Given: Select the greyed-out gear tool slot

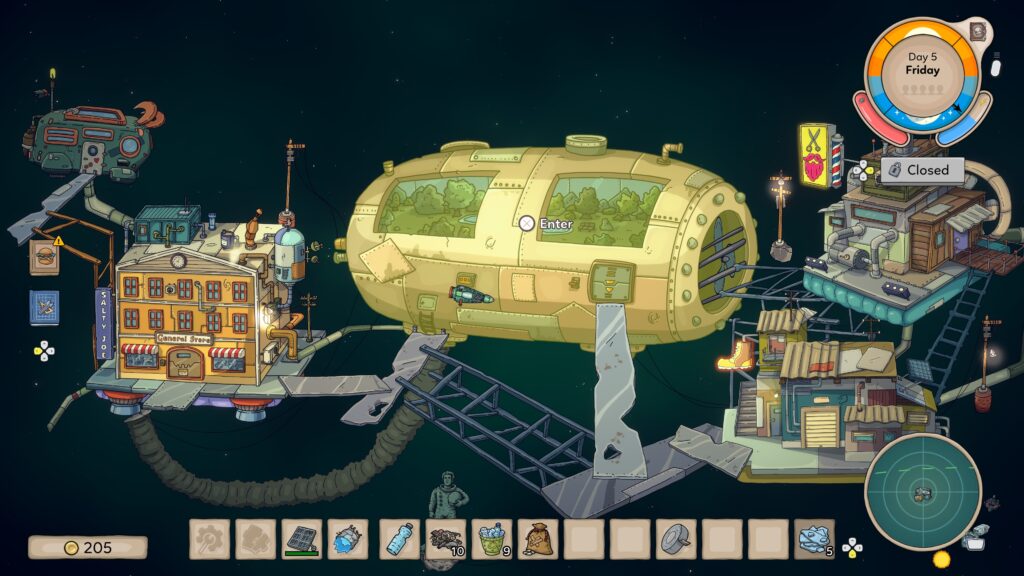Looking at the screenshot, I should coord(210,539).
